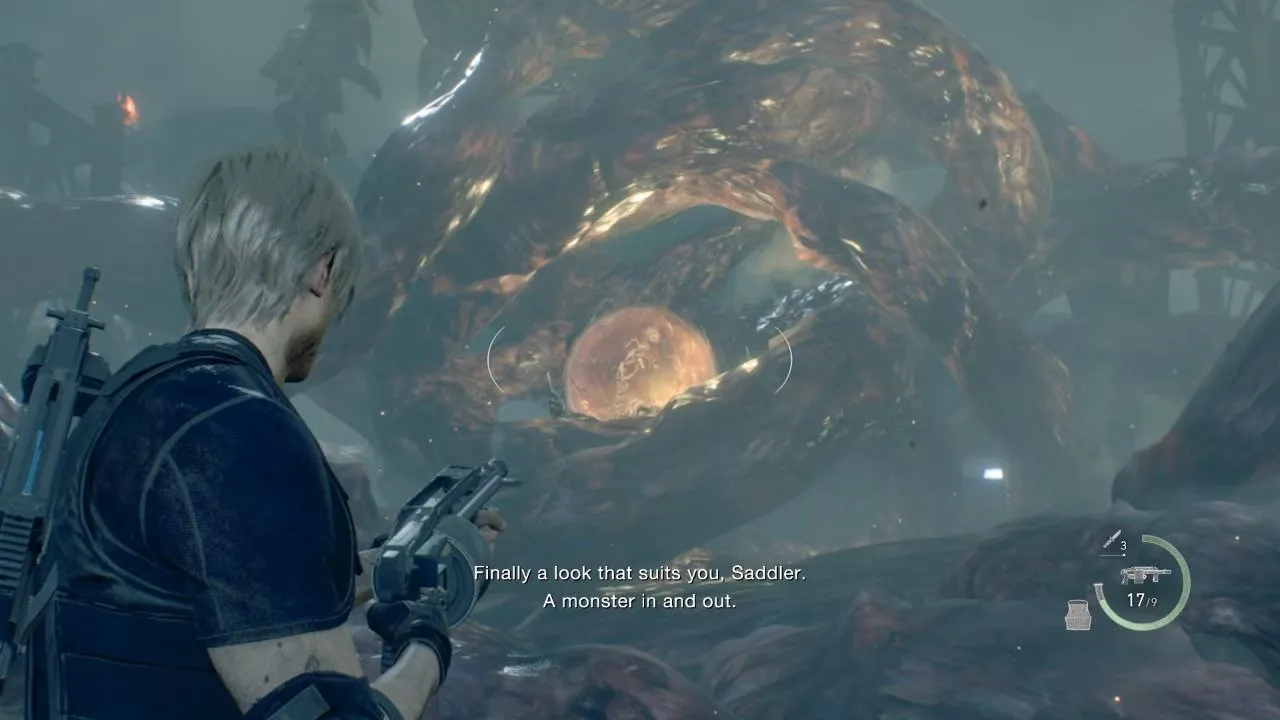The width and height of the screenshot is (1280, 720).
Task: Click the body armor vest icon
Action: [x=1078, y=615]
